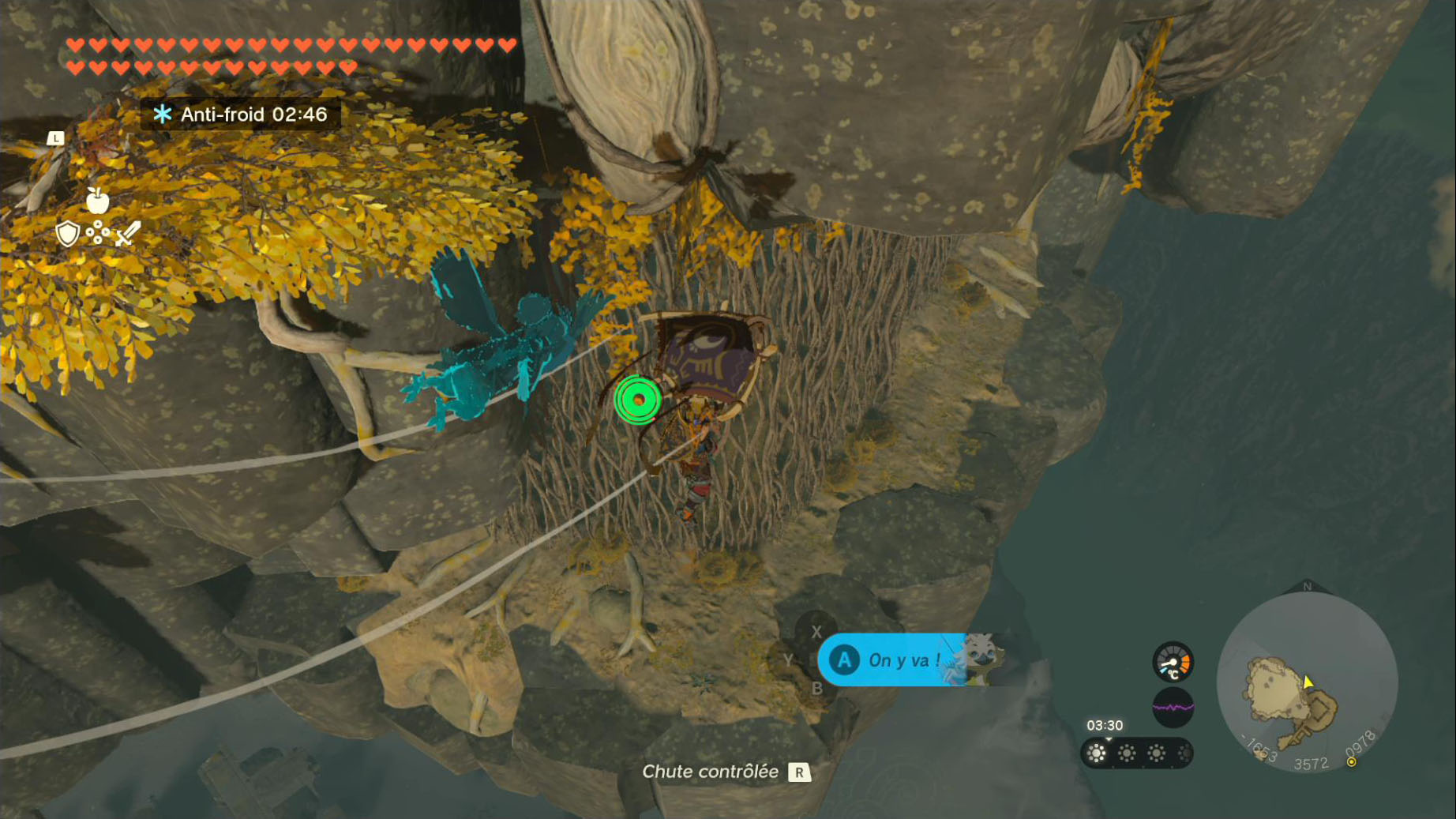Click the Anti-froid snowflake status effect
The height and width of the screenshot is (819, 1456).
pos(163,115)
